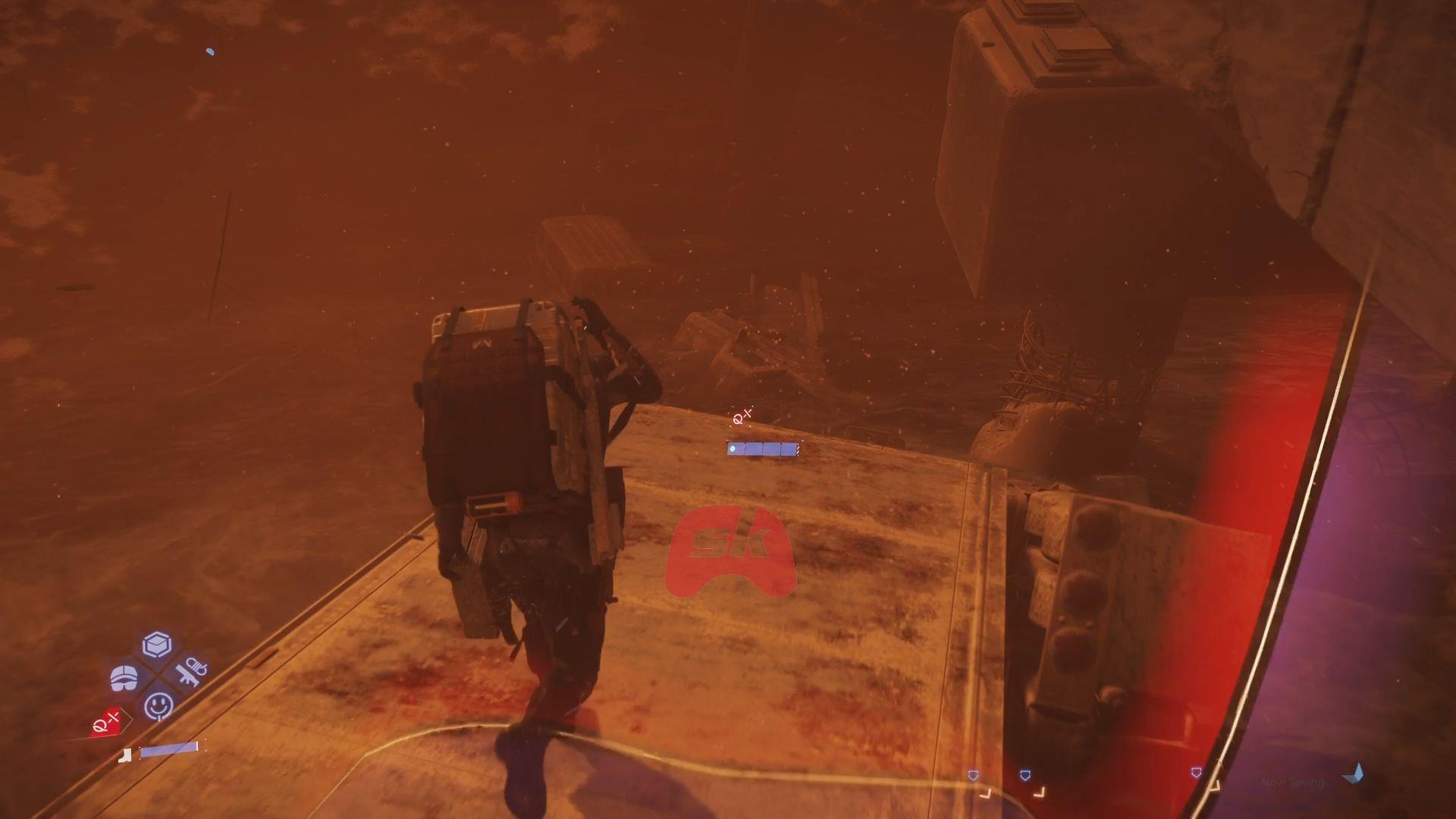Choose the weapon and rope tool icon
1456x819 pixels.
(188, 672)
